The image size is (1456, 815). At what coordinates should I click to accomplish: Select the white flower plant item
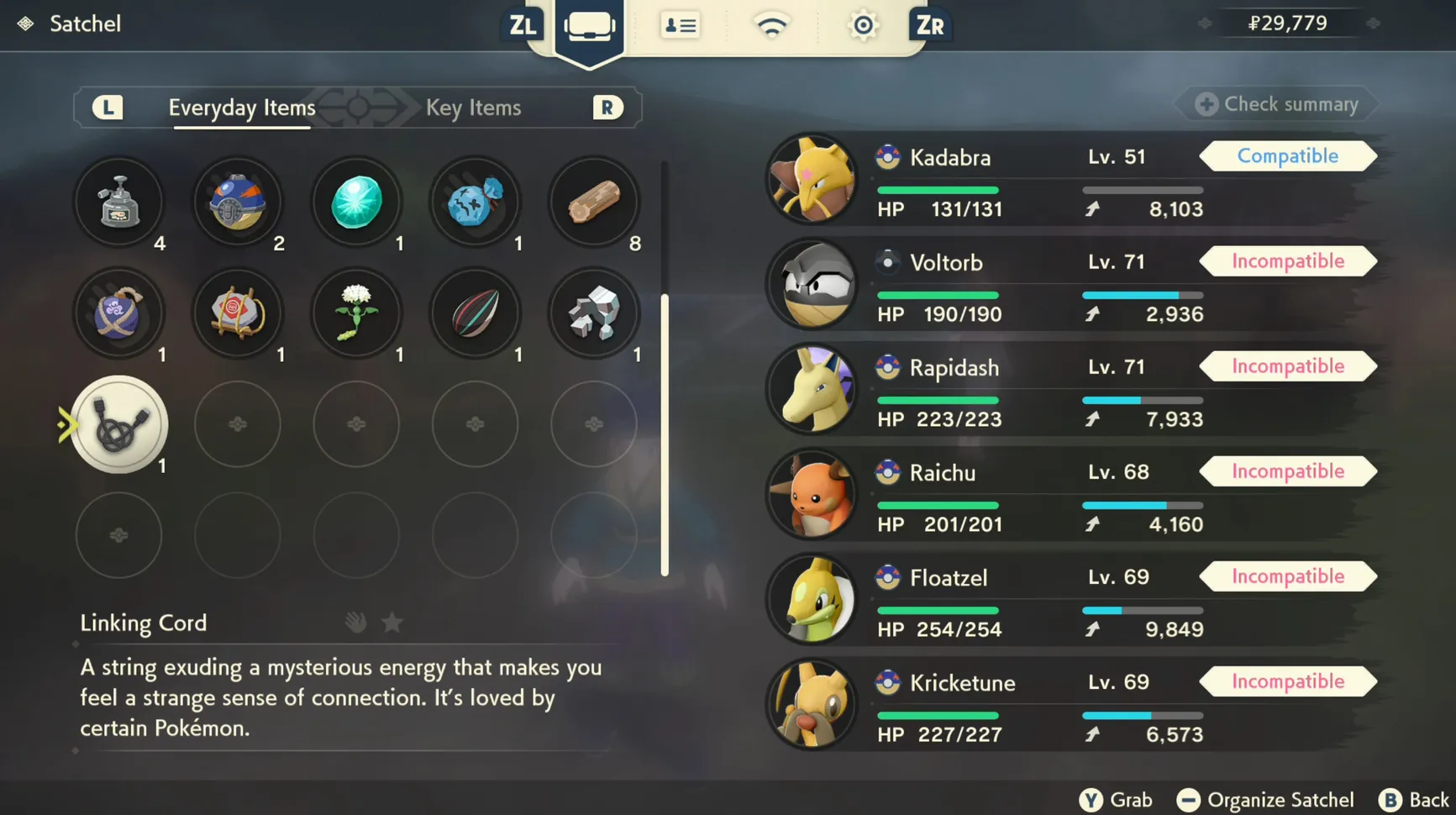pyautogui.click(x=356, y=313)
